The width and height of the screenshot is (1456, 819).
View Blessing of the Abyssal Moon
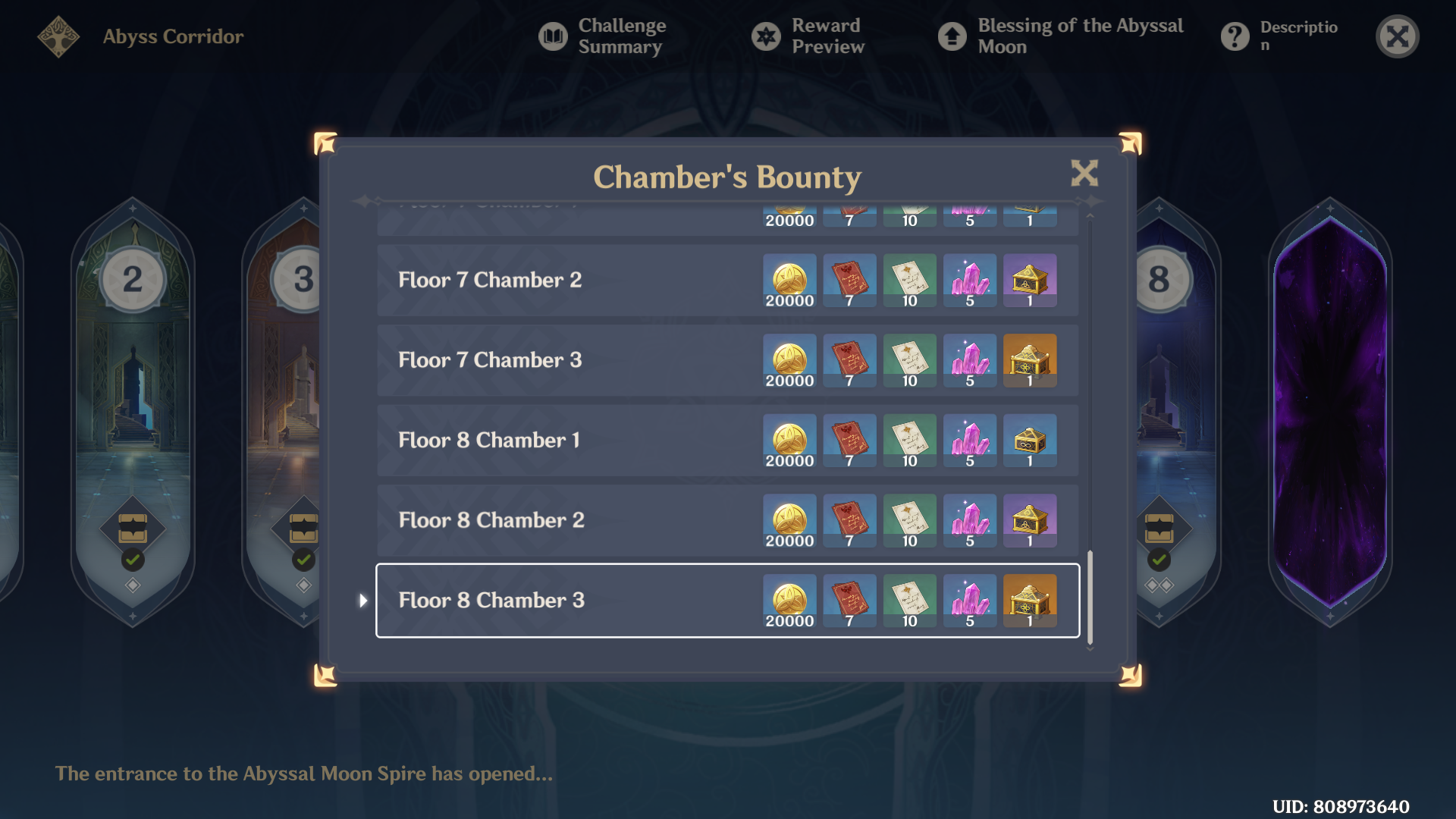(1061, 36)
